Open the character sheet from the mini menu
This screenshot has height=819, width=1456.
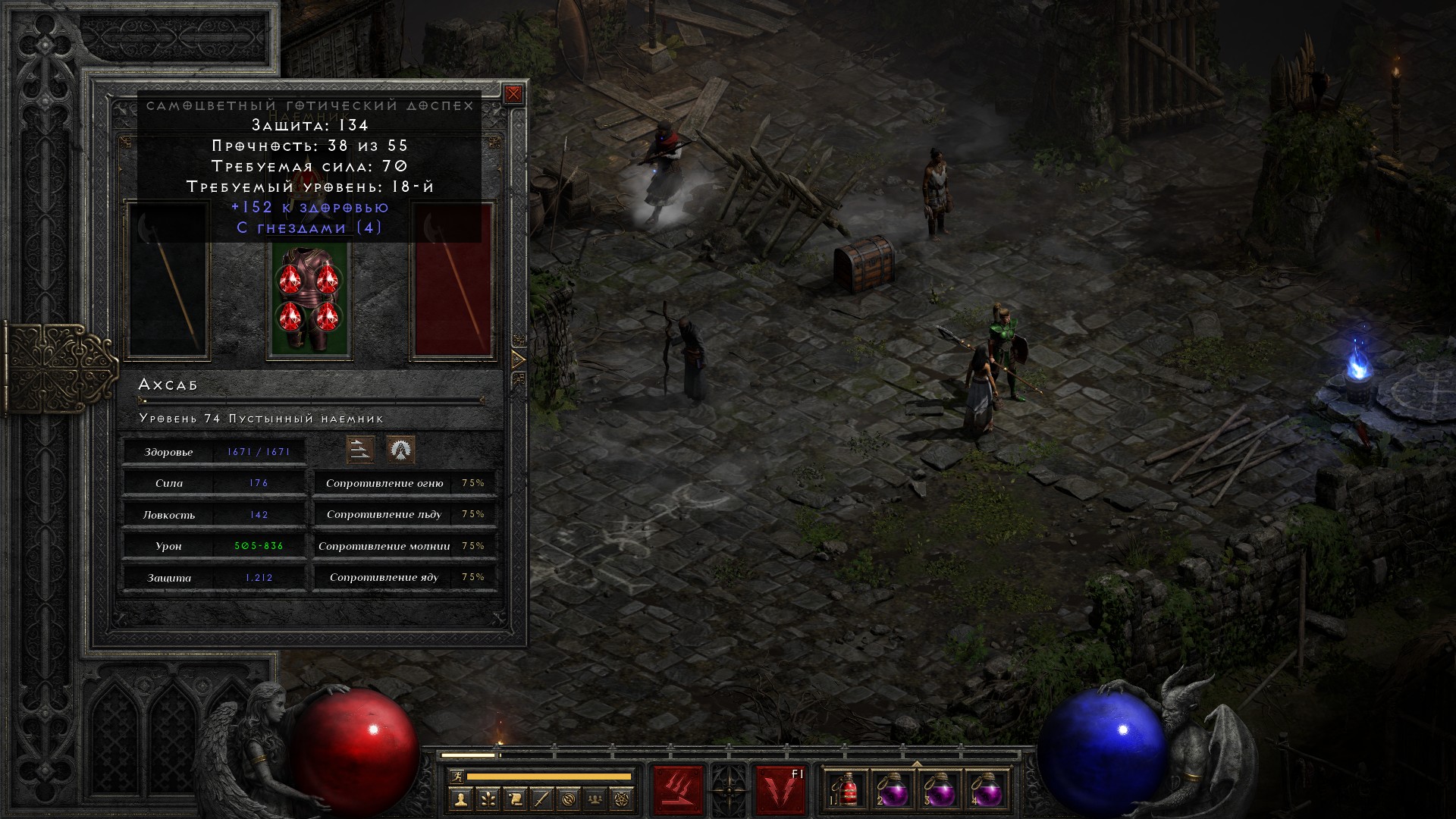[460, 799]
